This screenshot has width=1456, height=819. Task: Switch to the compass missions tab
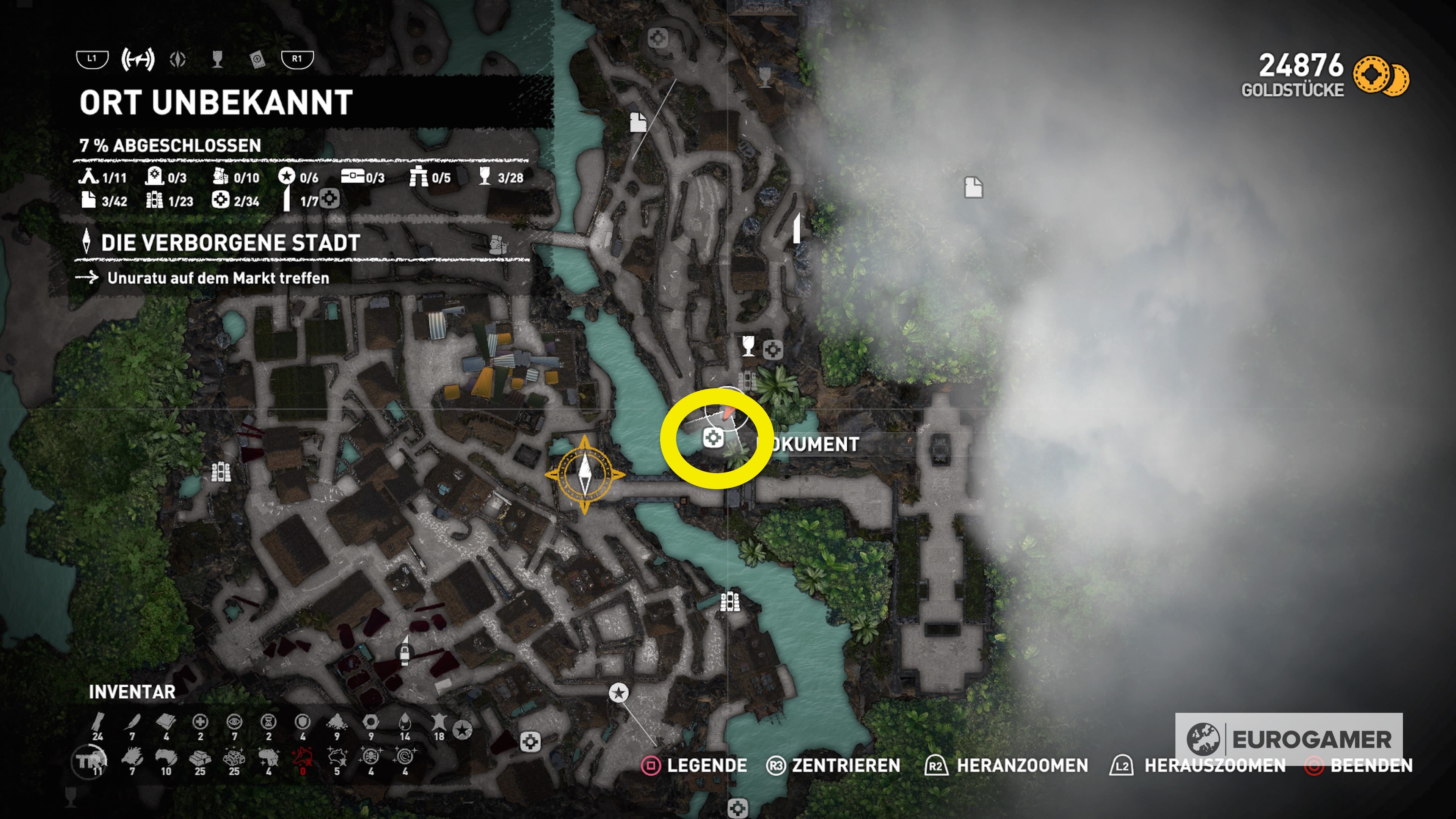pos(178,59)
